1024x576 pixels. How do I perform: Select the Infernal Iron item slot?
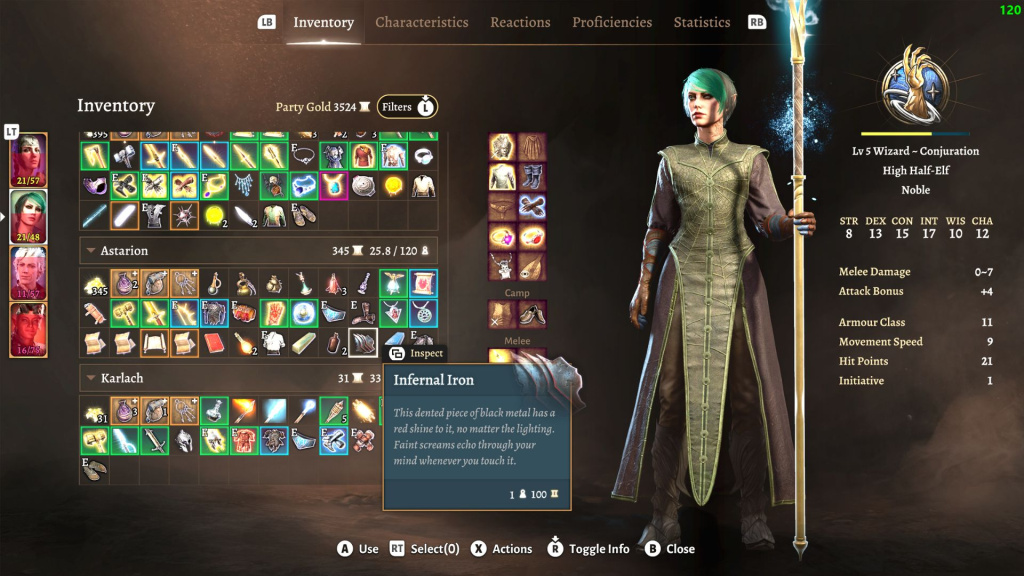tap(363, 342)
